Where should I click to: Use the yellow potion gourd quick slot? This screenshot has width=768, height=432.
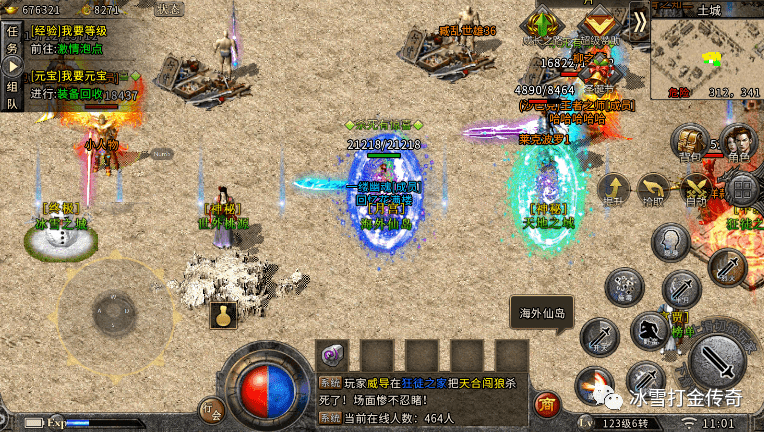223,316
